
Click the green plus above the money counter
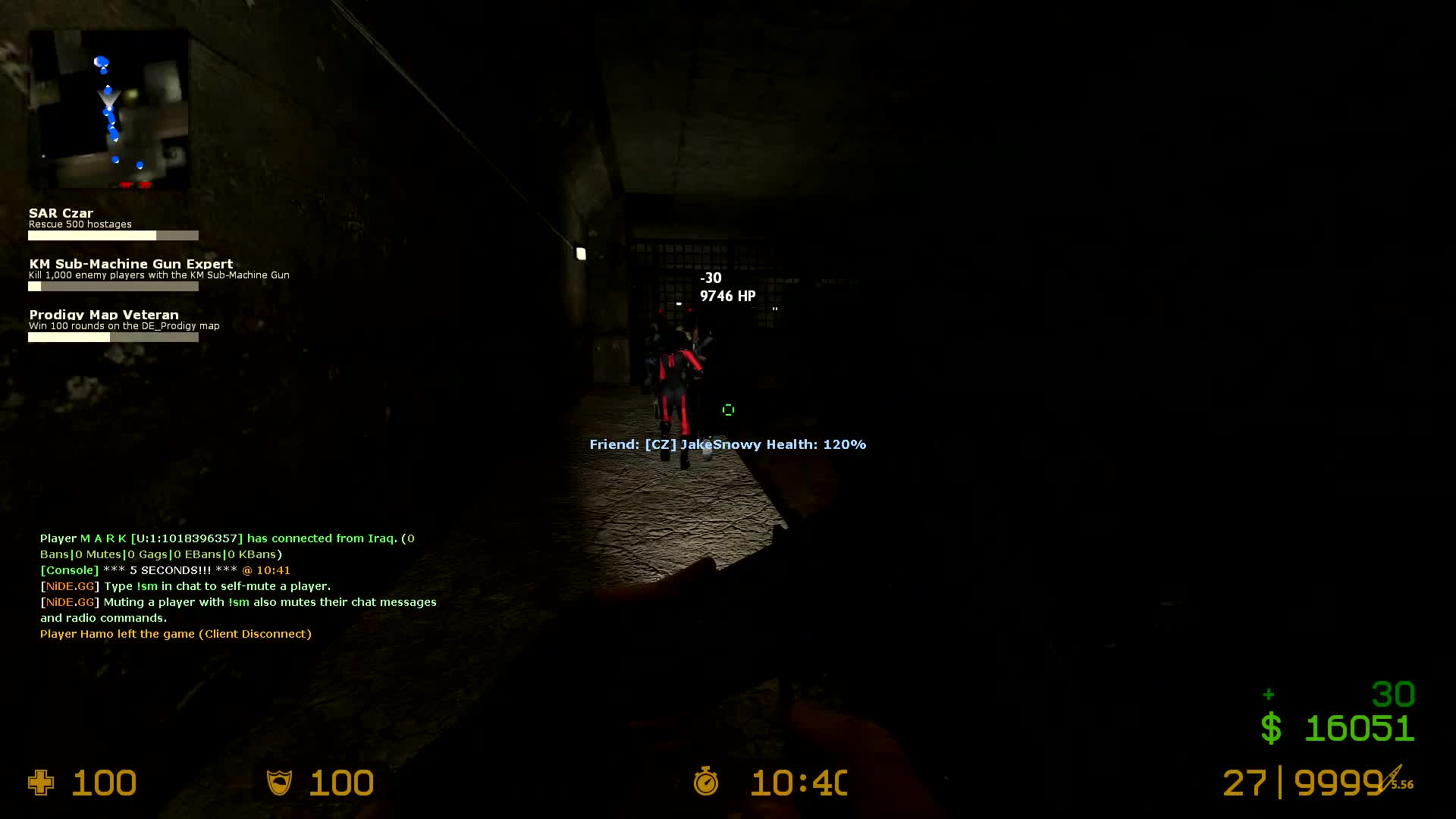[1268, 693]
